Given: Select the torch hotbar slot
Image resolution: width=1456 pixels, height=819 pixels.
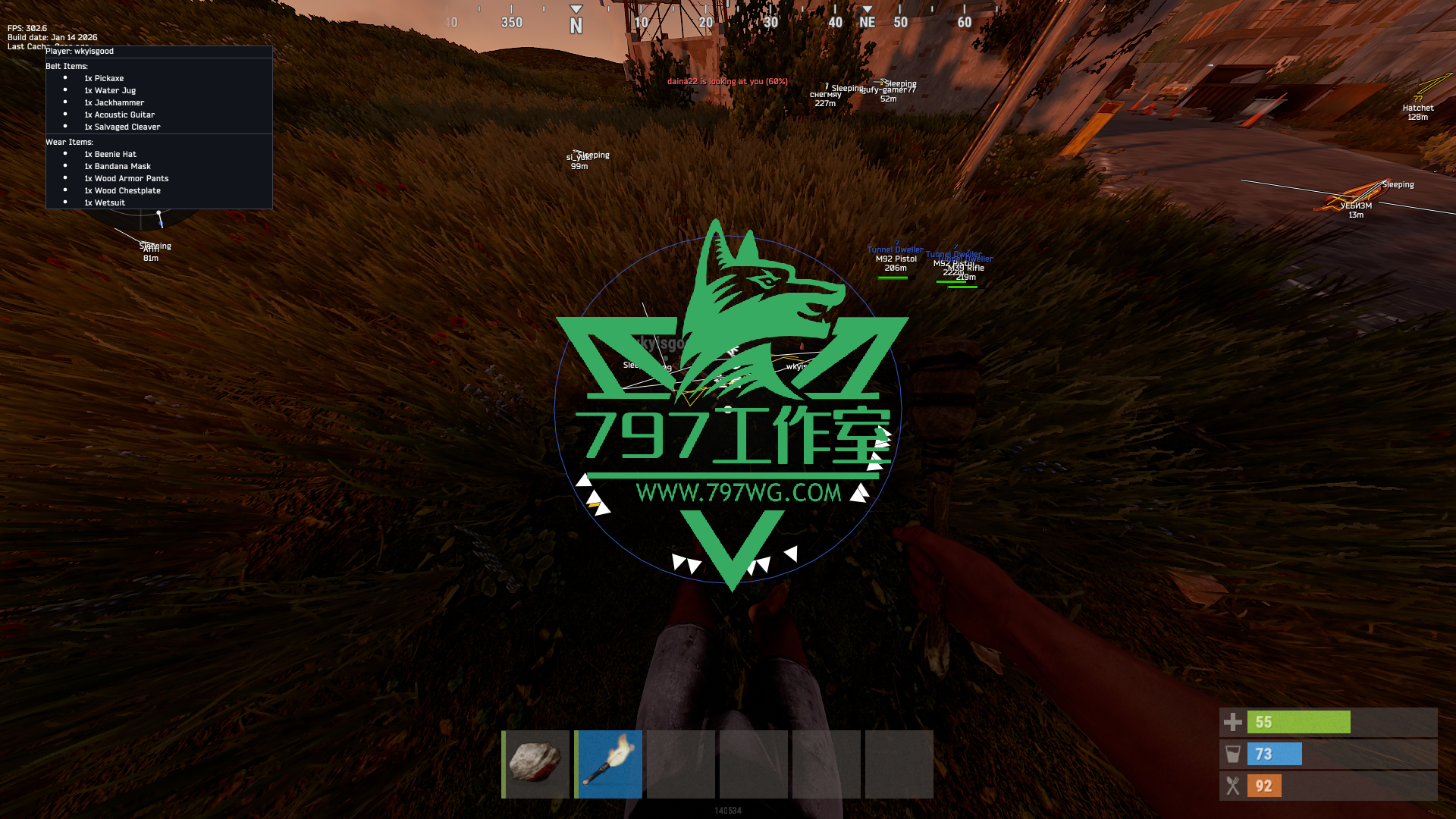Looking at the screenshot, I should (x=608, y=764).
